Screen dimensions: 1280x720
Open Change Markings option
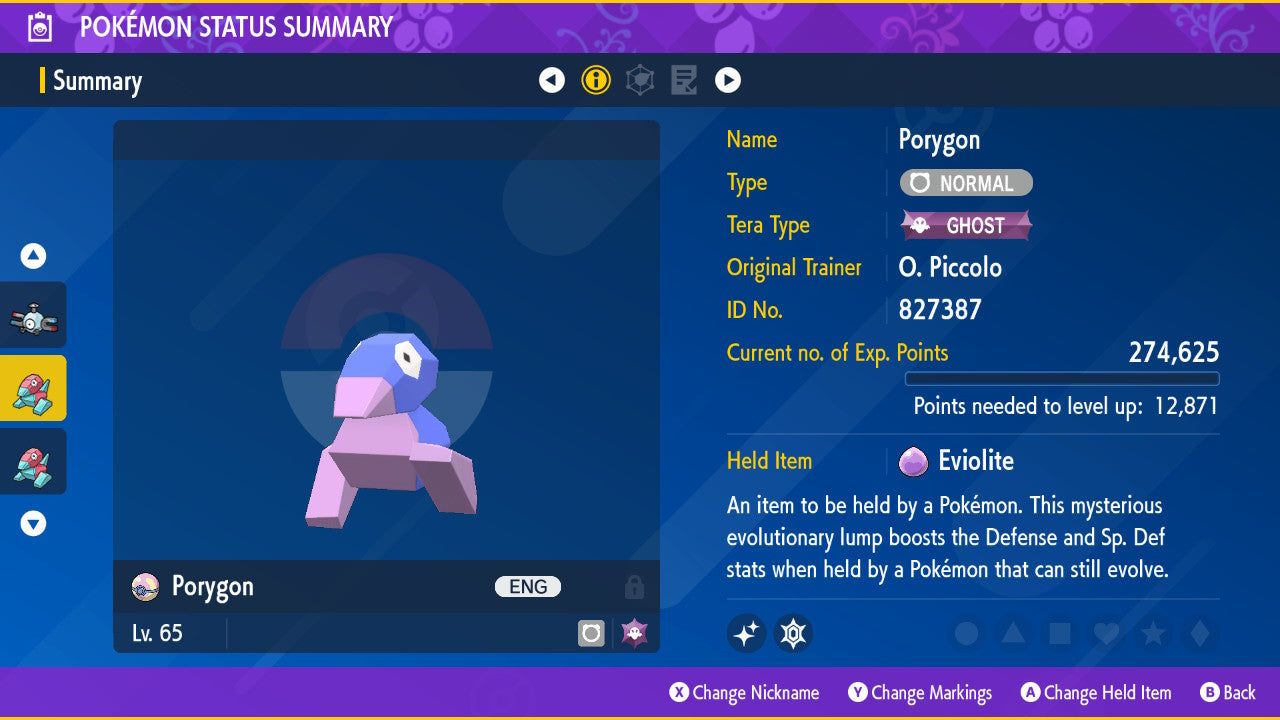tap(920, 693)
